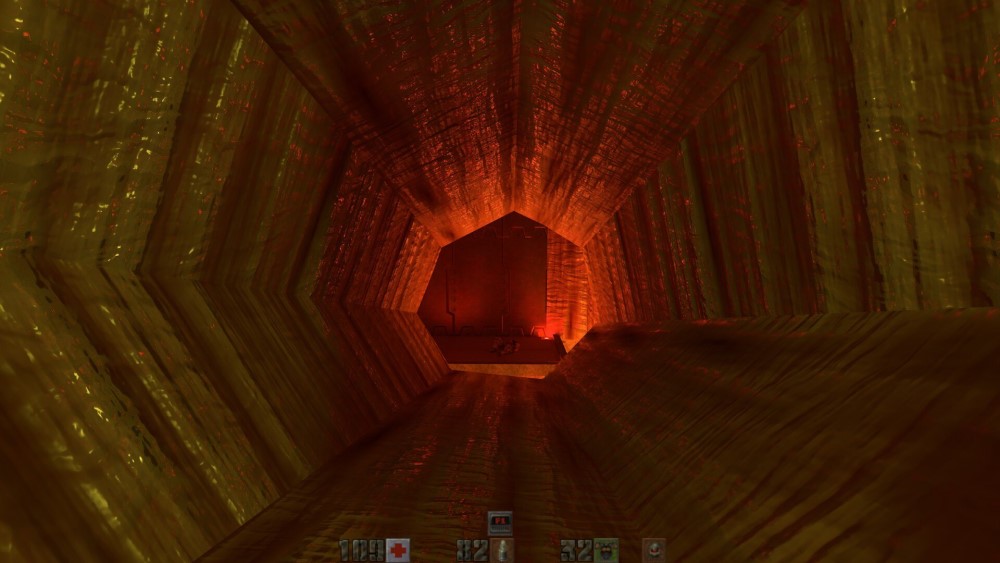
Task: Click the red cross health icon
Action: [398, 550]
